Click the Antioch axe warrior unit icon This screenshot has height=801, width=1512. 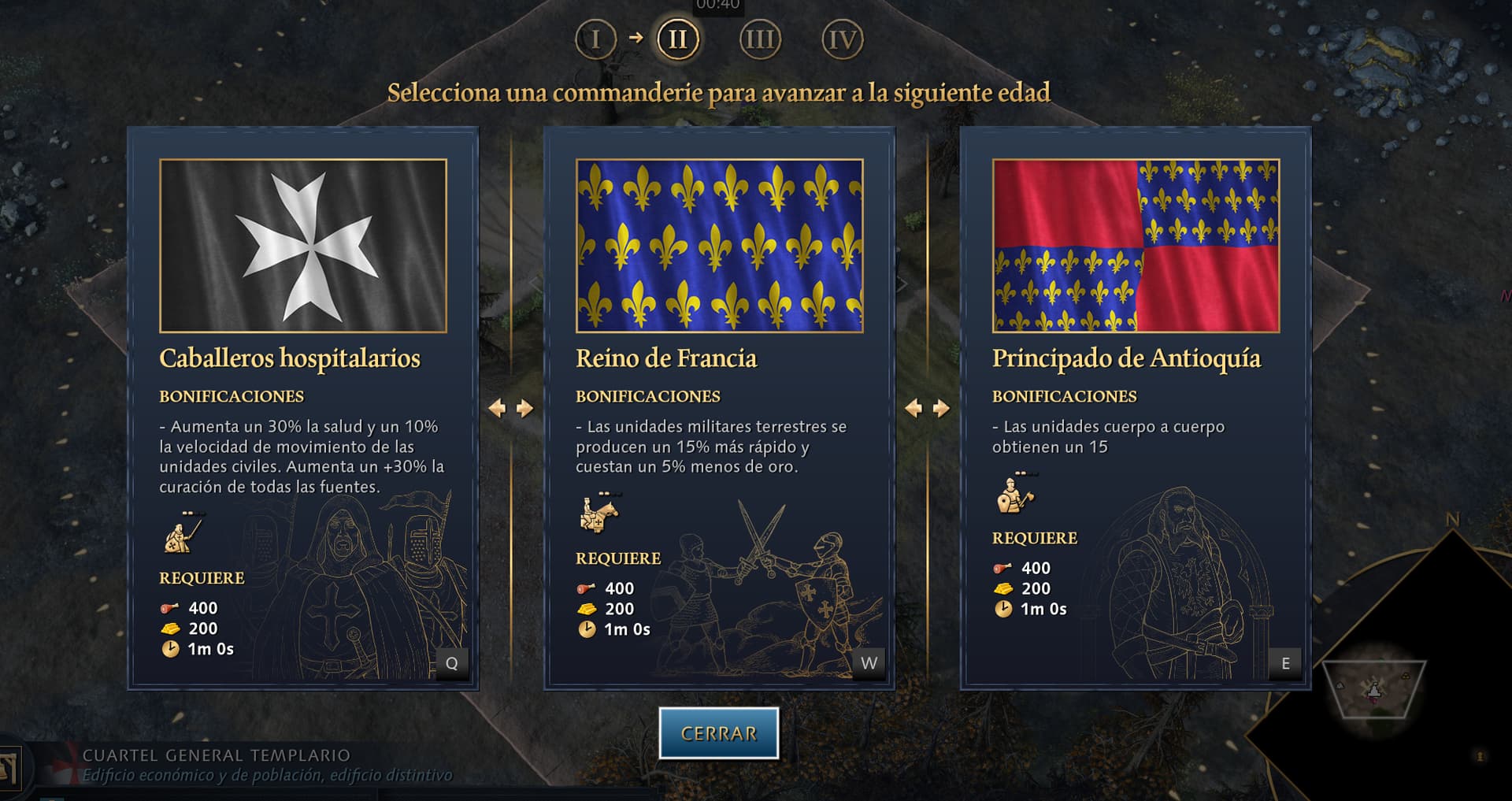tap(1015, 494)
